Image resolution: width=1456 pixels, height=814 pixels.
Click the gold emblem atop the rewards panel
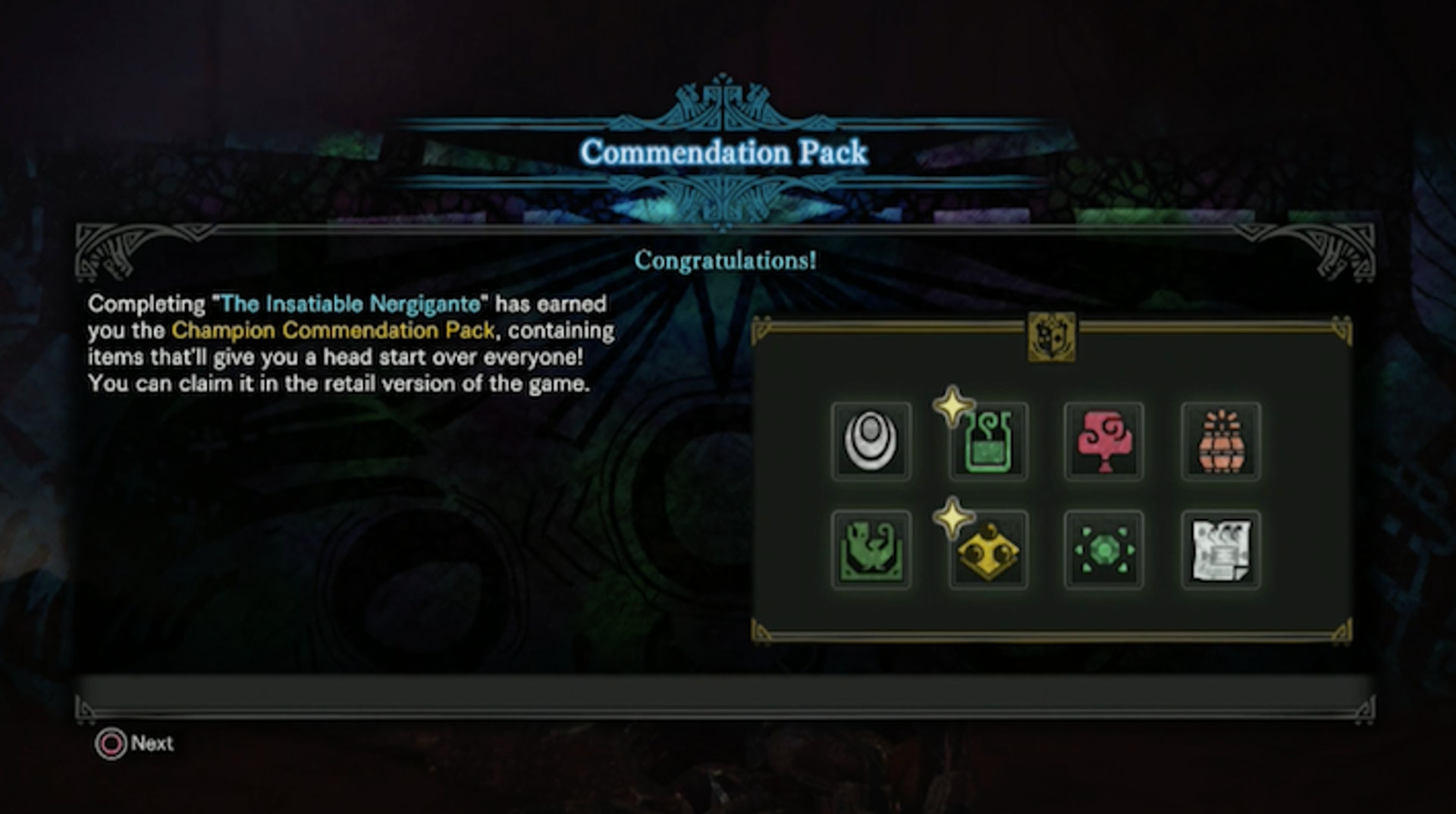point(1051,336)
